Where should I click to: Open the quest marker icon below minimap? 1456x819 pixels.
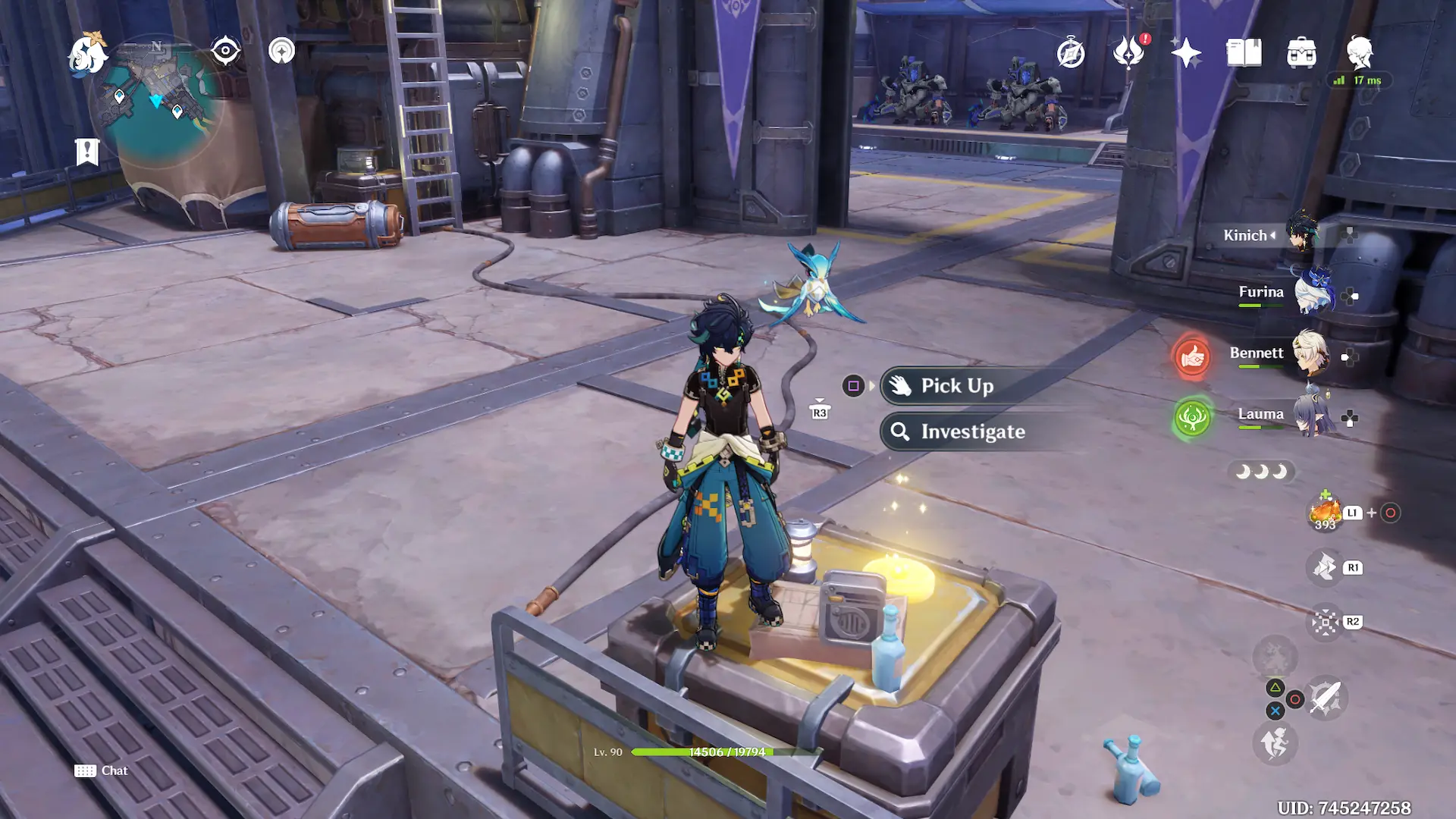pos(87,152)
